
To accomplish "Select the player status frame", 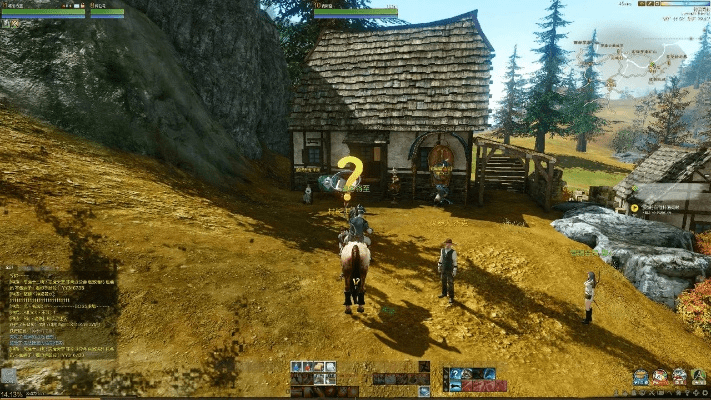I will pos(42,12).
